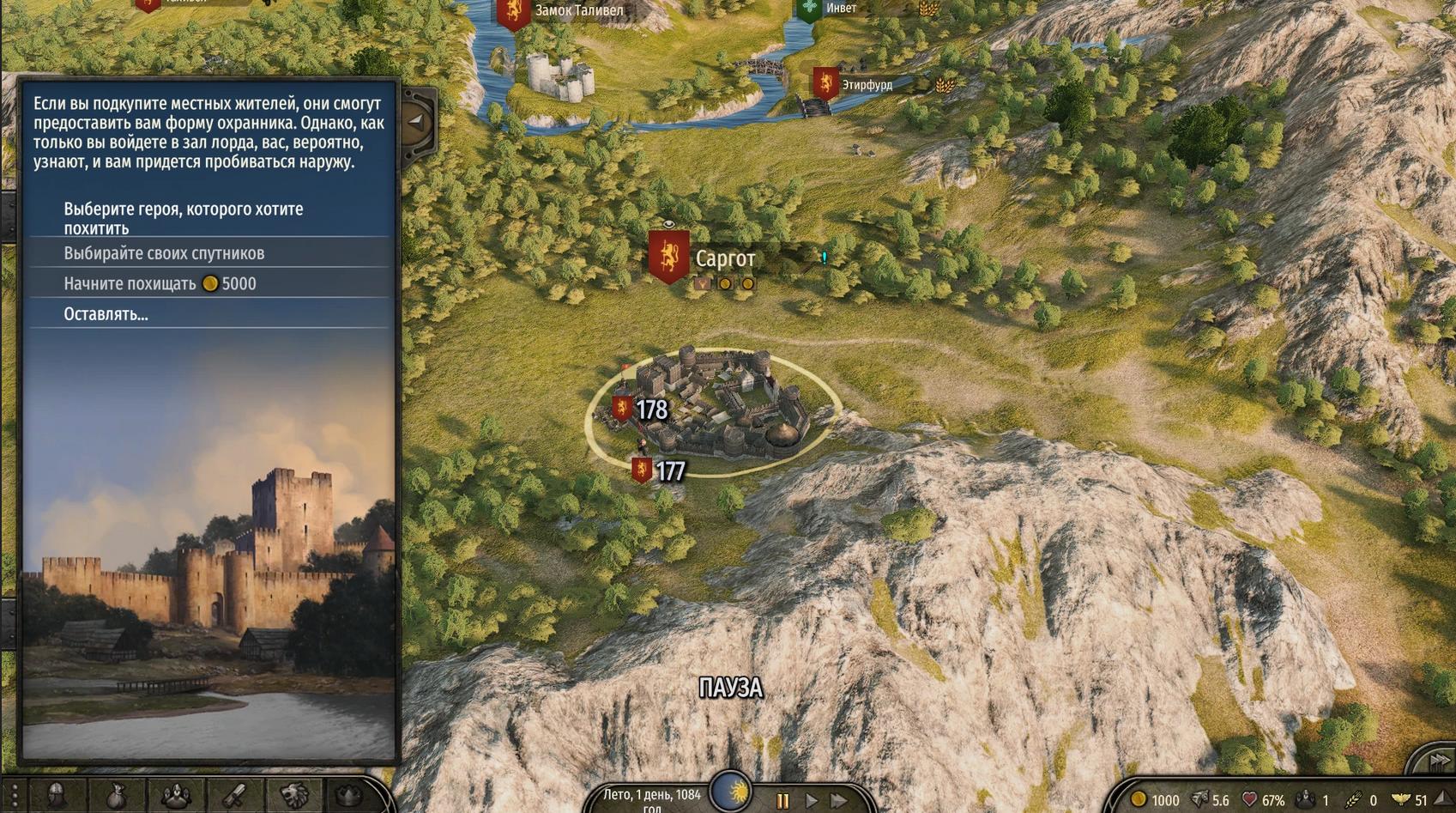The image size is (1456, 813).
Task: Resume time with the play button
Action: [x=811, y=801]
